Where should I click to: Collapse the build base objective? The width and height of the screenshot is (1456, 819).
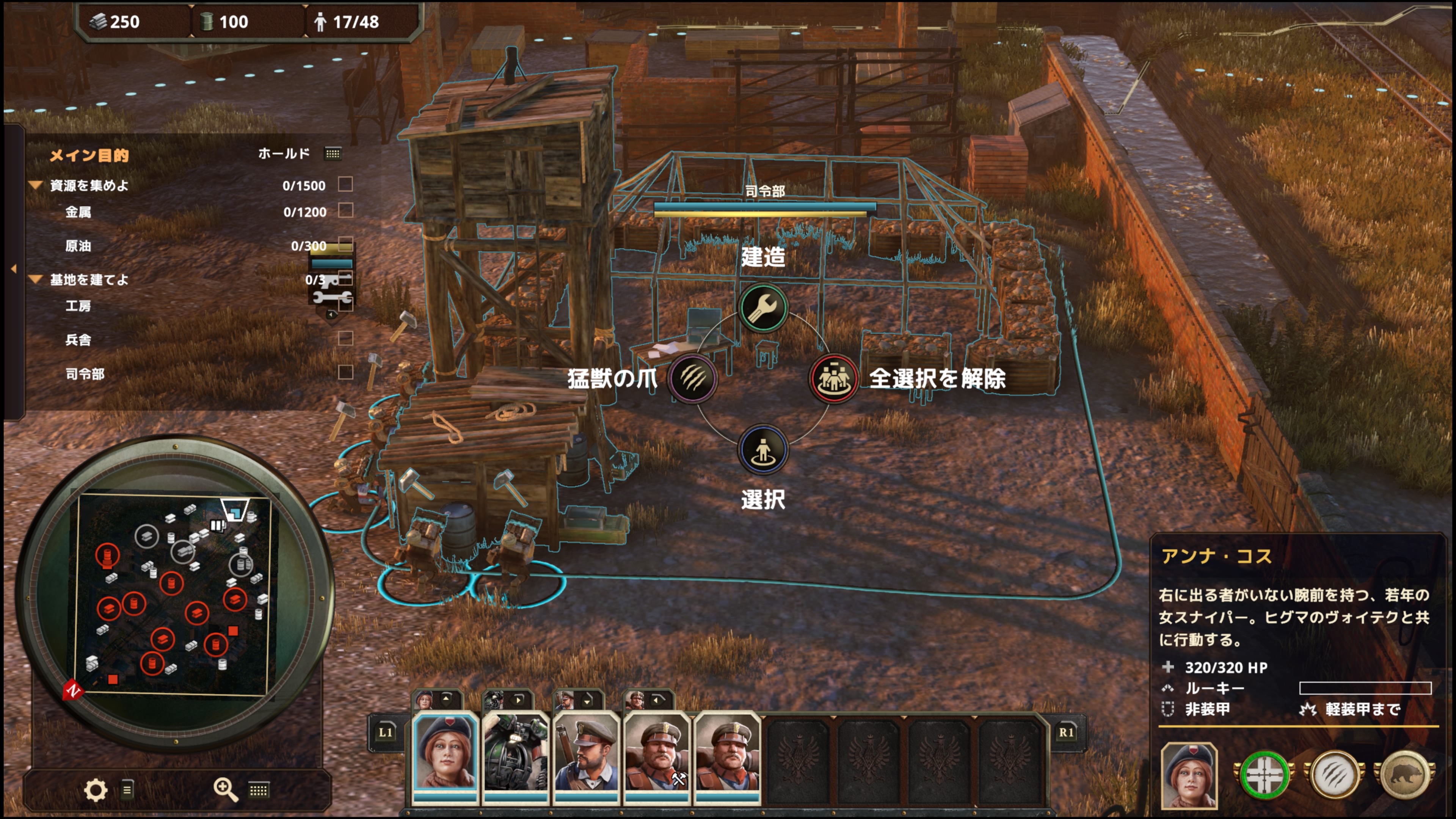point(36,279)
